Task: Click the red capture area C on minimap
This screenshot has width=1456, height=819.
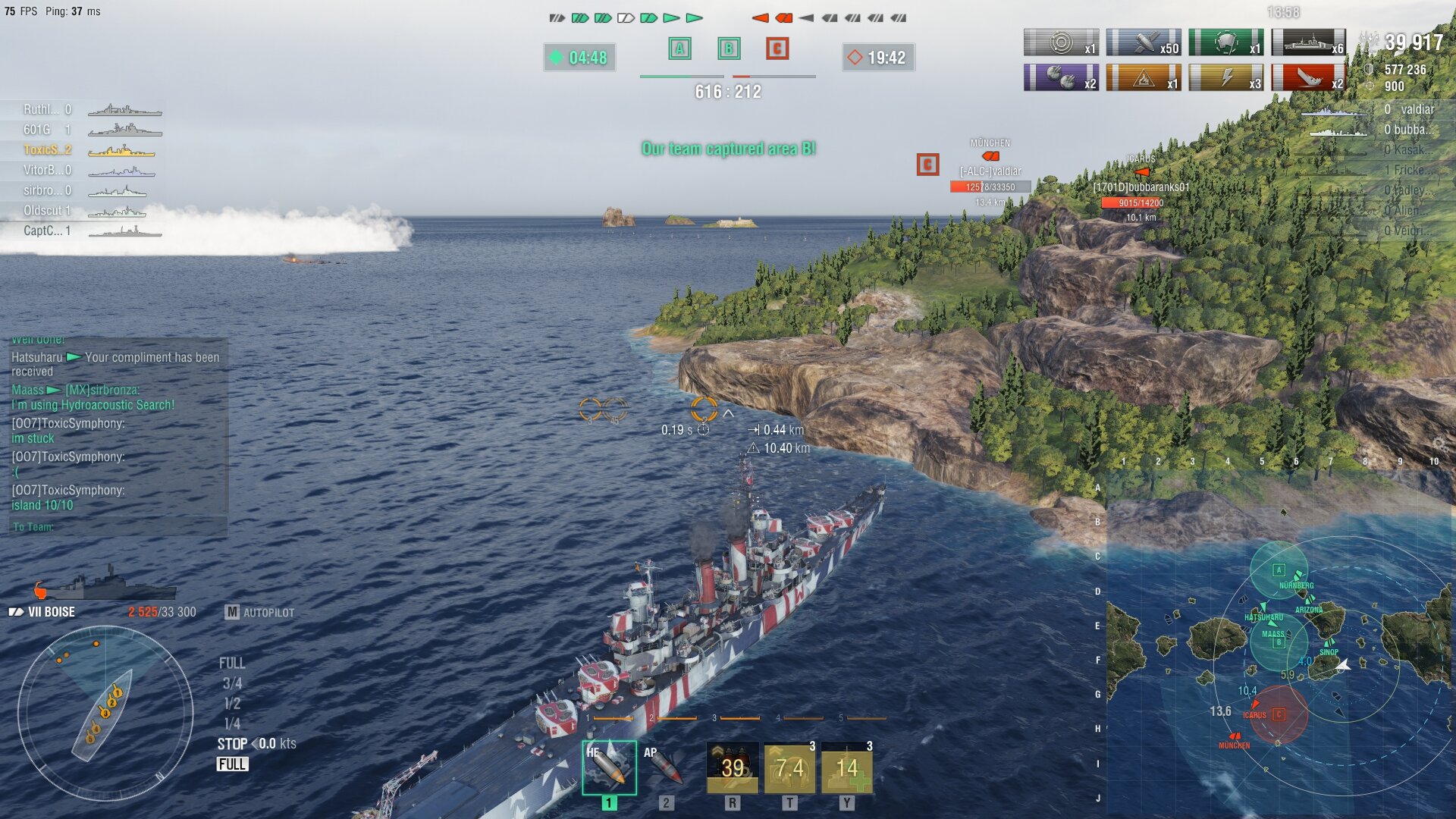Action: [x=1279, y=714]
